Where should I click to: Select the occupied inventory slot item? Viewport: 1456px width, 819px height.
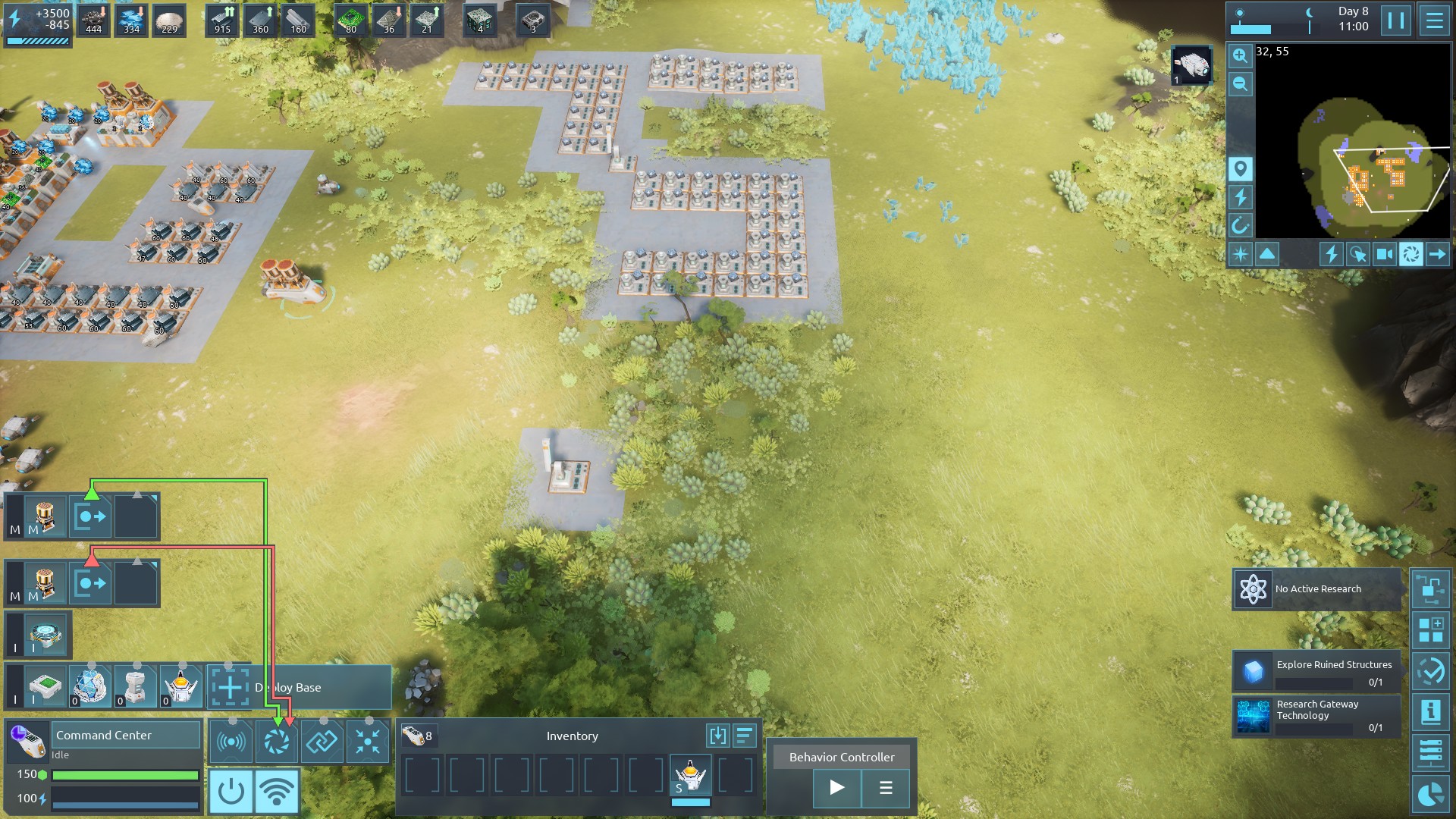click(x=690, y=777)
